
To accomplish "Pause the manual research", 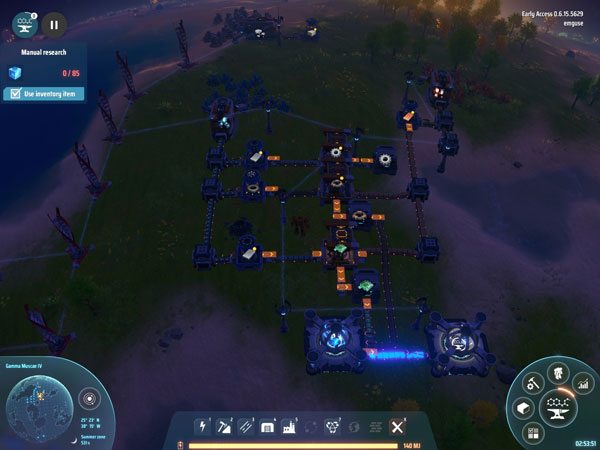I will (54, 22).
